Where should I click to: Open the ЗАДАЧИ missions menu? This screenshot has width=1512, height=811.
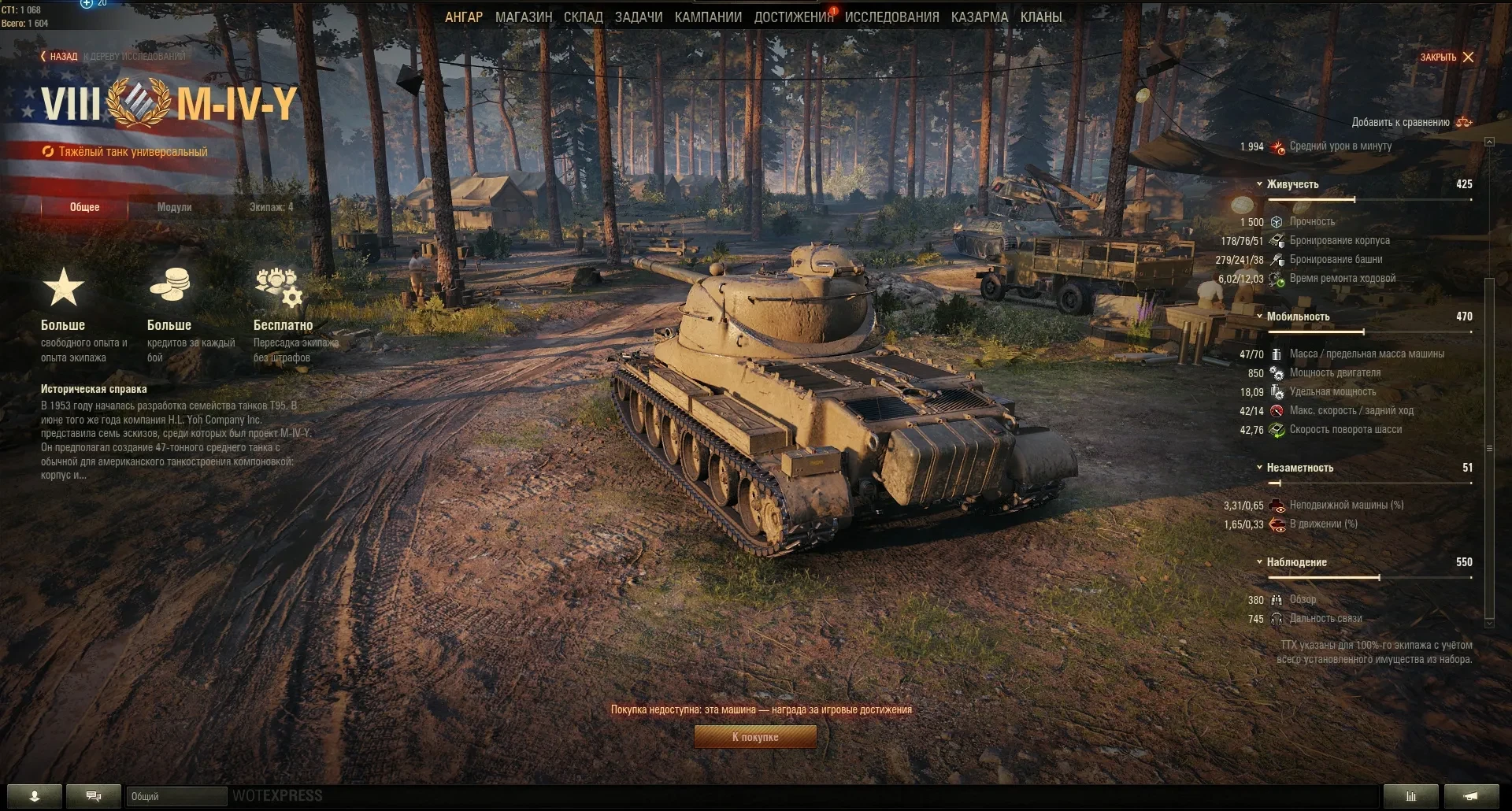tap(639, 17)
